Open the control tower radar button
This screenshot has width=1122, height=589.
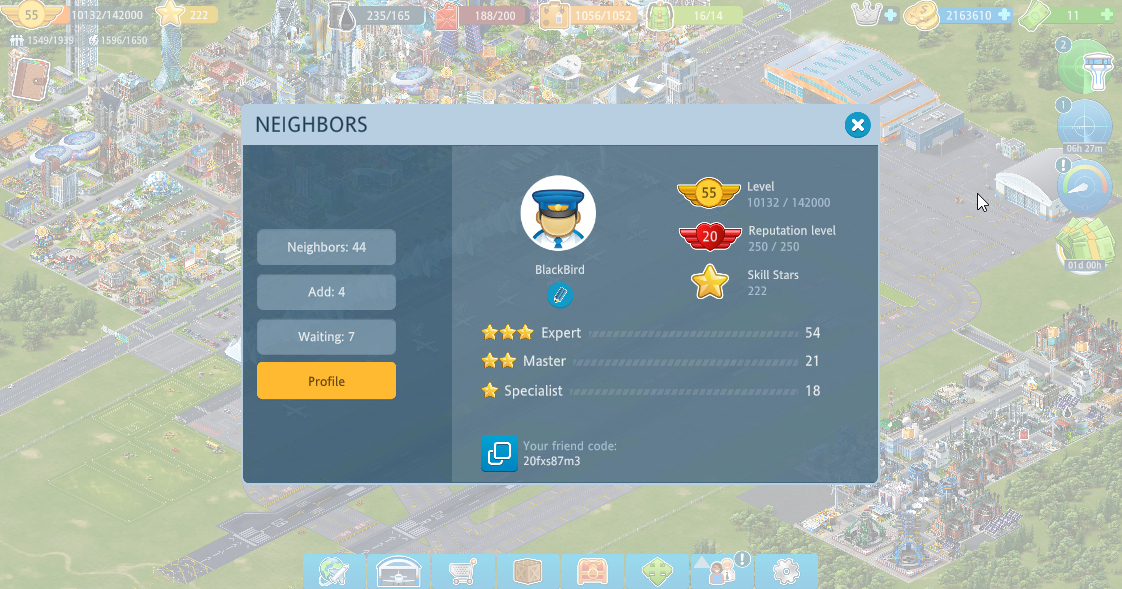[x=1086, y=67]
